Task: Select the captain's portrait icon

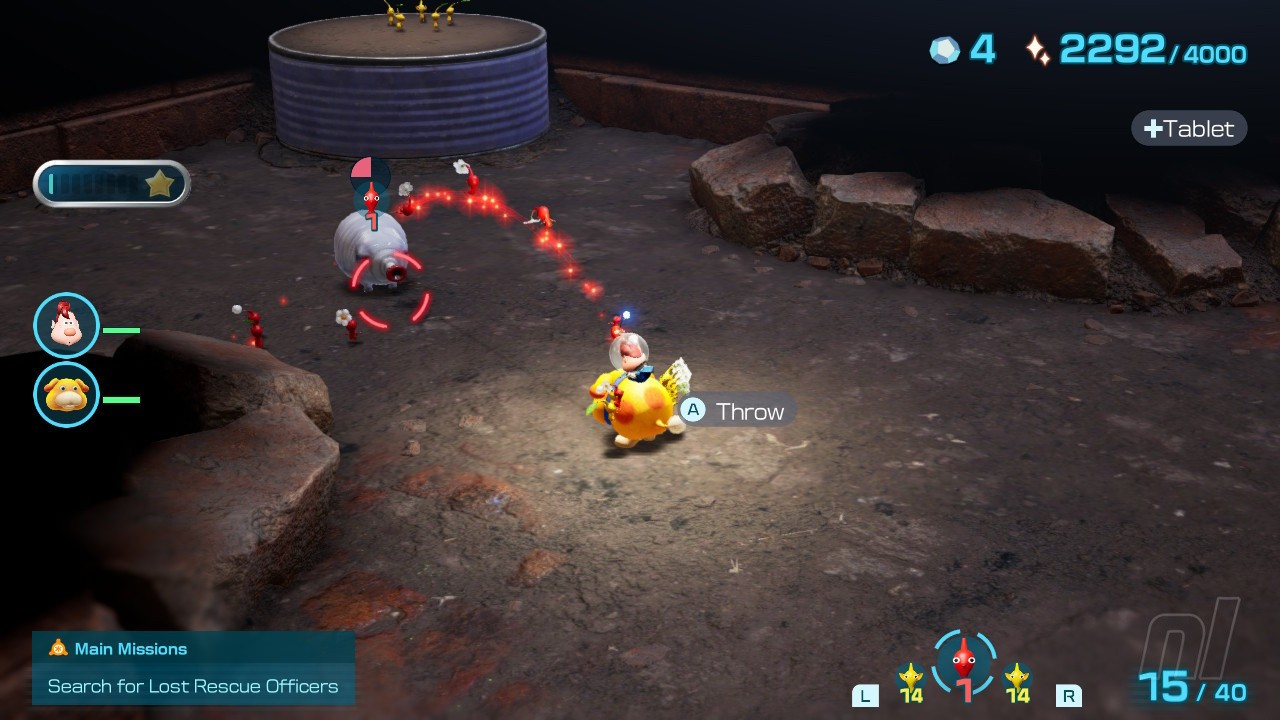Action: 67,326
